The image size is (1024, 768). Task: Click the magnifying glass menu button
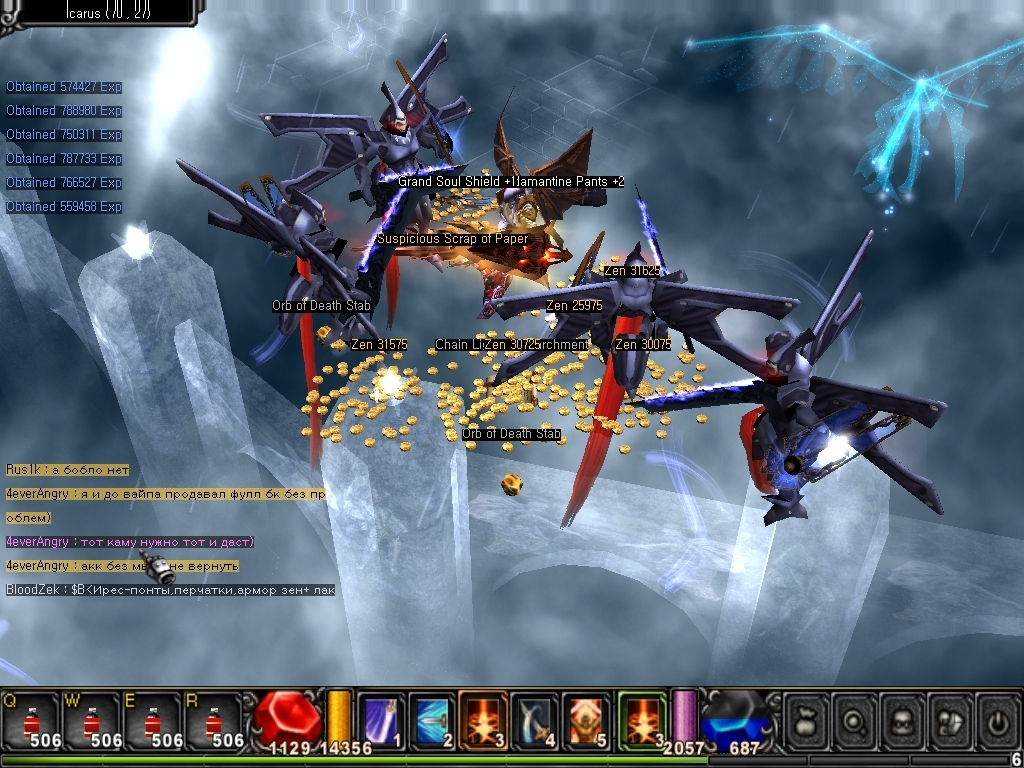coord(855,720)
